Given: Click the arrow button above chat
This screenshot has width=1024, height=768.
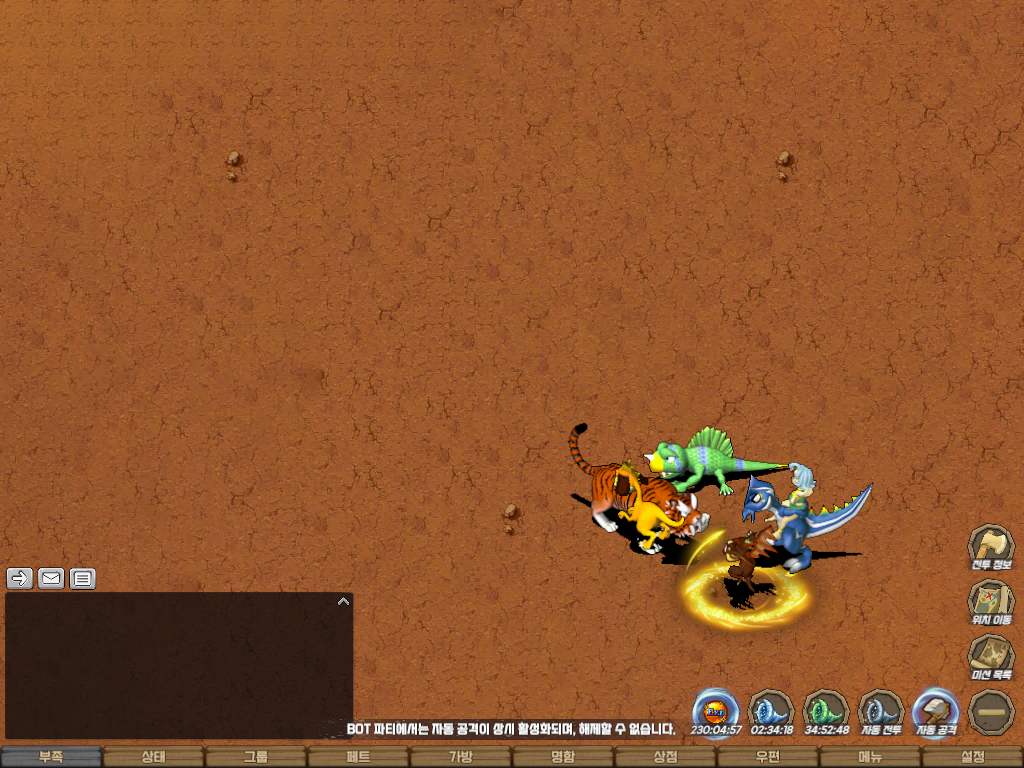Looking at the screenshot, I should click(x=20, y=578).
